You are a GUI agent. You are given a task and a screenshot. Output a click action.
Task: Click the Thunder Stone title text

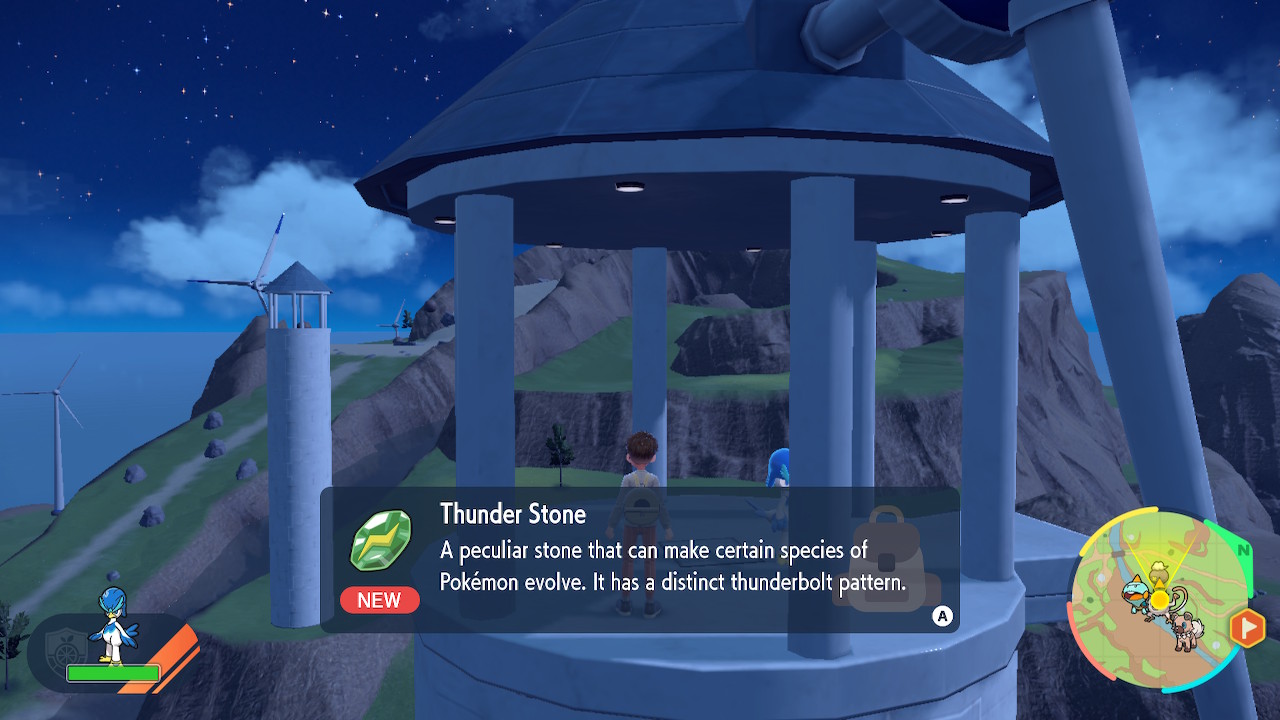513,515
